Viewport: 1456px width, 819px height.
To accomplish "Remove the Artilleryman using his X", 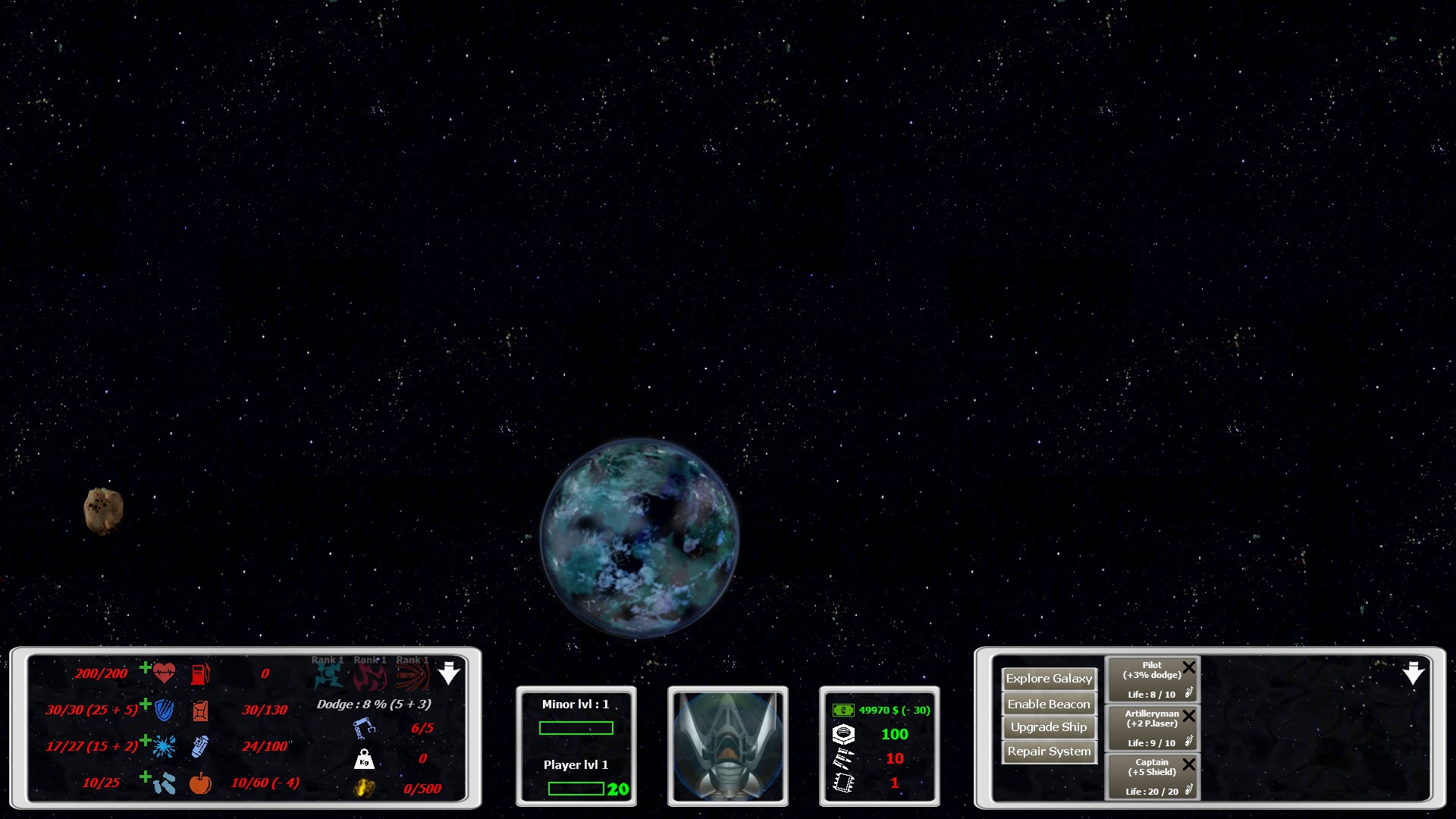I will 1189,716.
